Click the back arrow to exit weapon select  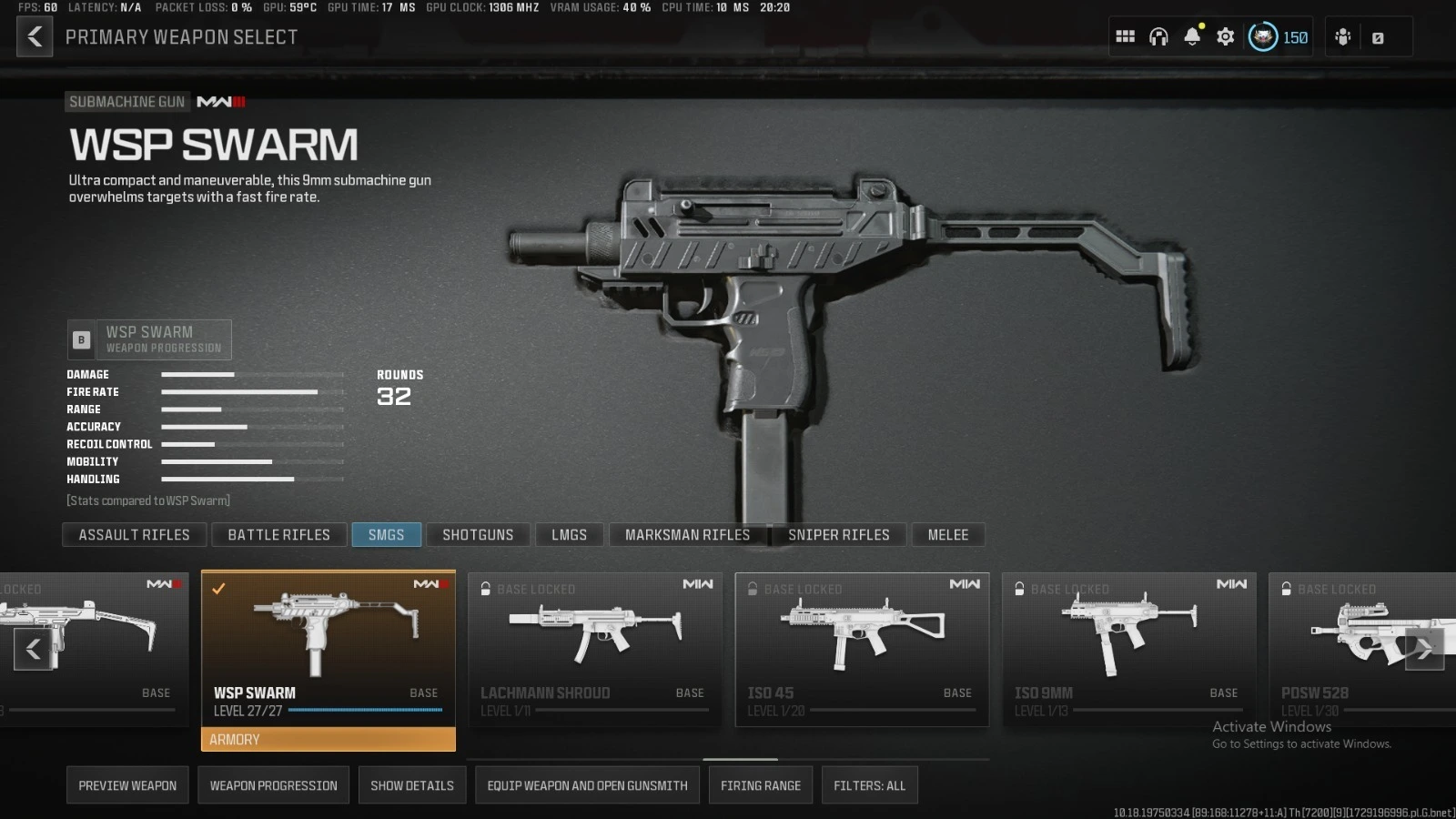pyautogui.click(x=34, y=36)
